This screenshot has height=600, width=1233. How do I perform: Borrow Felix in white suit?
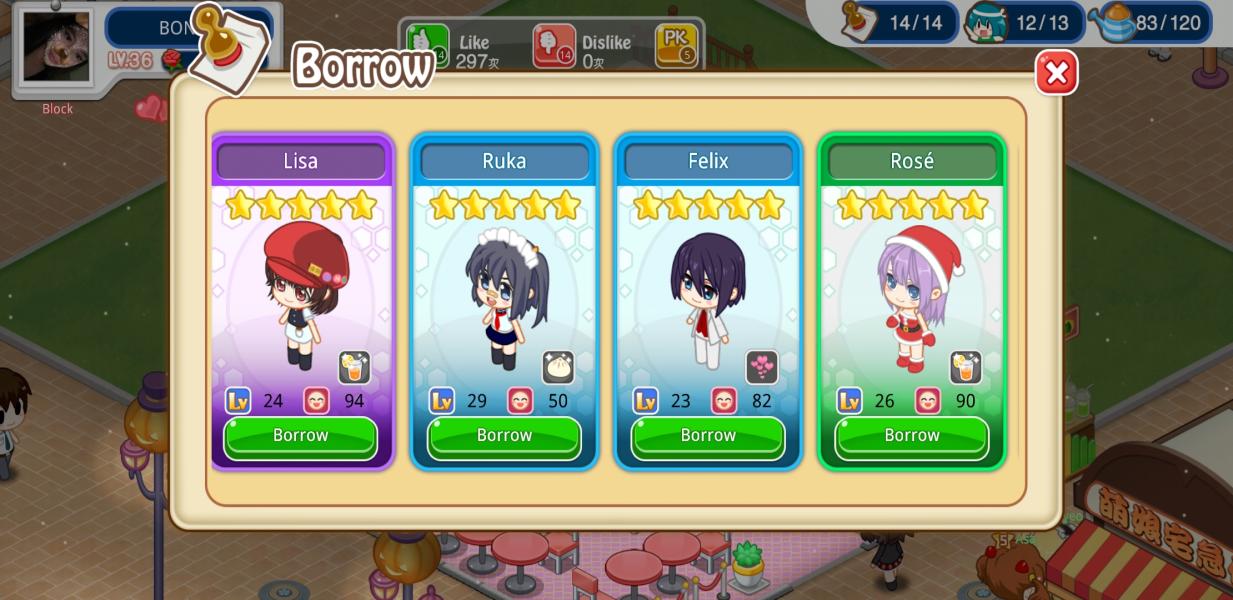708,437
